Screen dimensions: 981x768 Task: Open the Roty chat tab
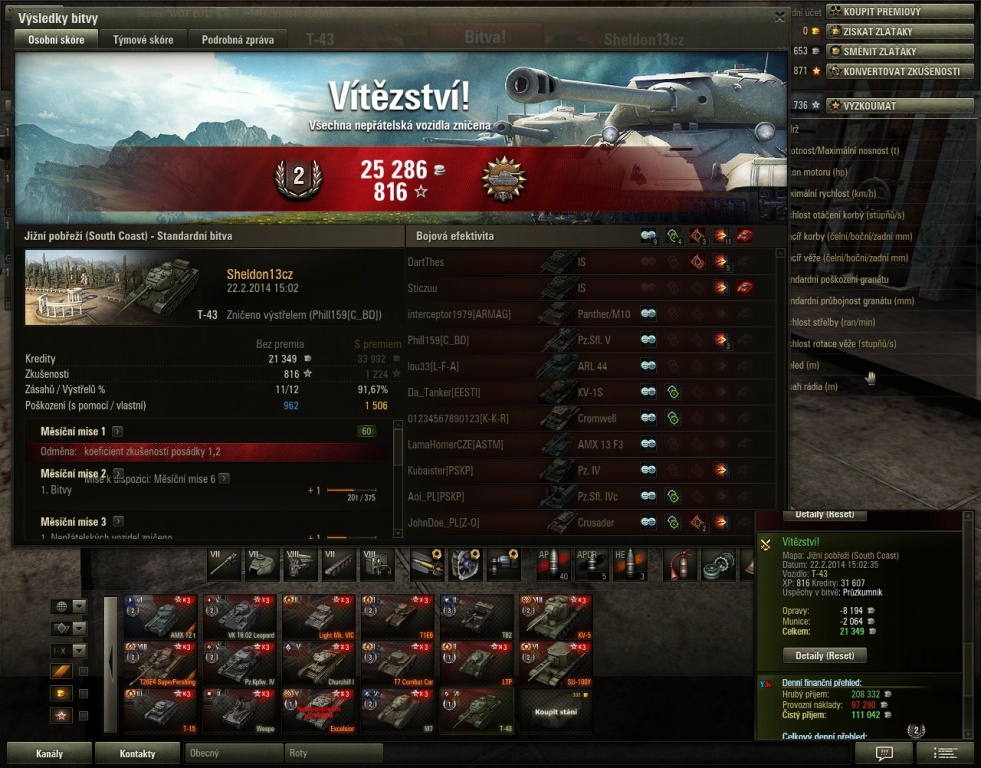point(332,753)
